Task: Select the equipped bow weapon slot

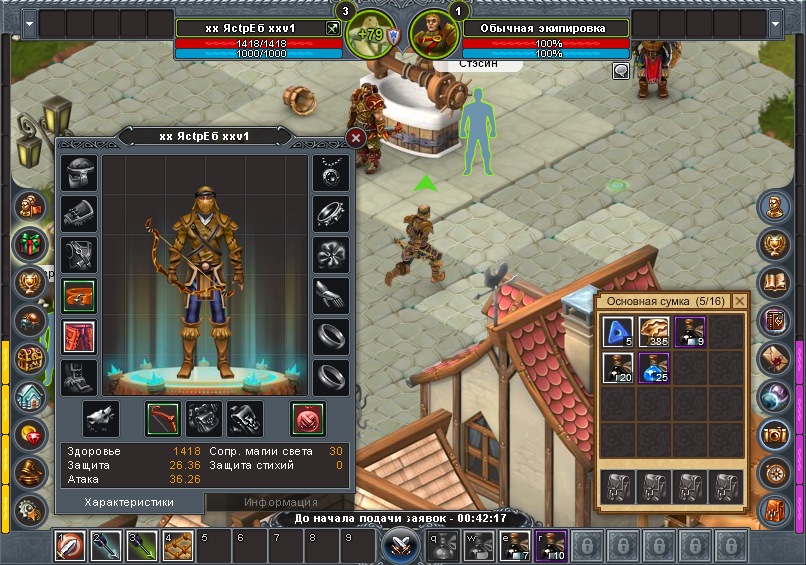Action: [x=165, y=418]
